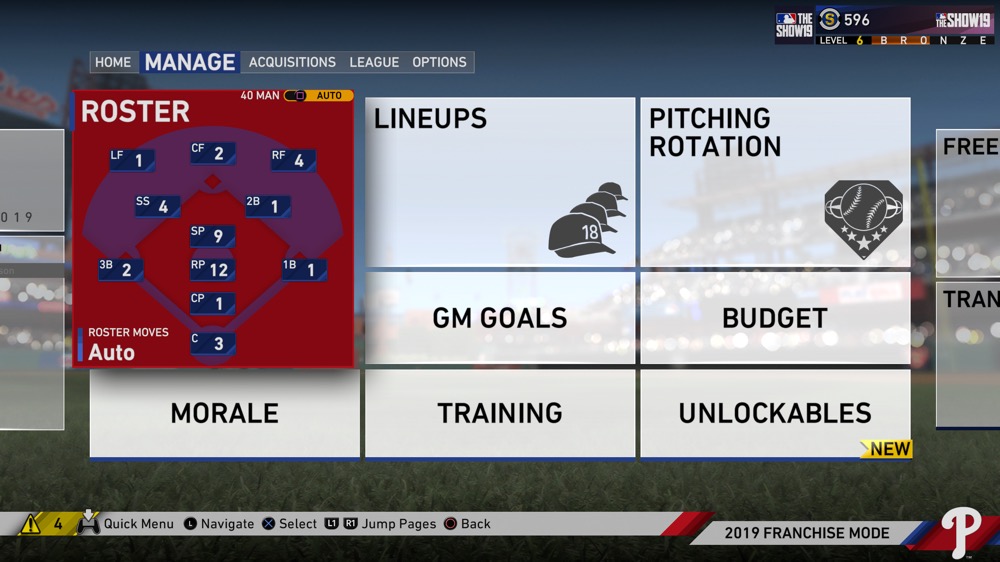Open the ACQUISITIONS tab
Image resolution: width=1000 pixels, height=562 pixels.
pos(292,62)
